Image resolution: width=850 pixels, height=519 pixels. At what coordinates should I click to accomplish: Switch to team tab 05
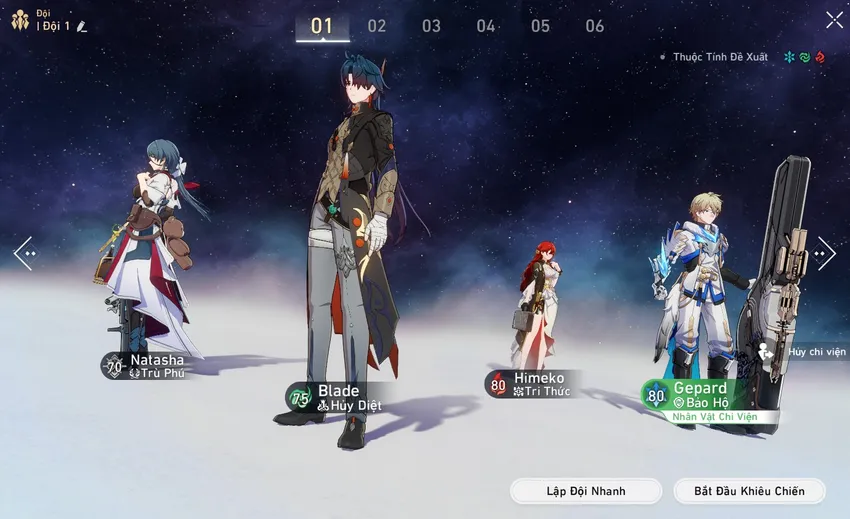pos(540,26)
